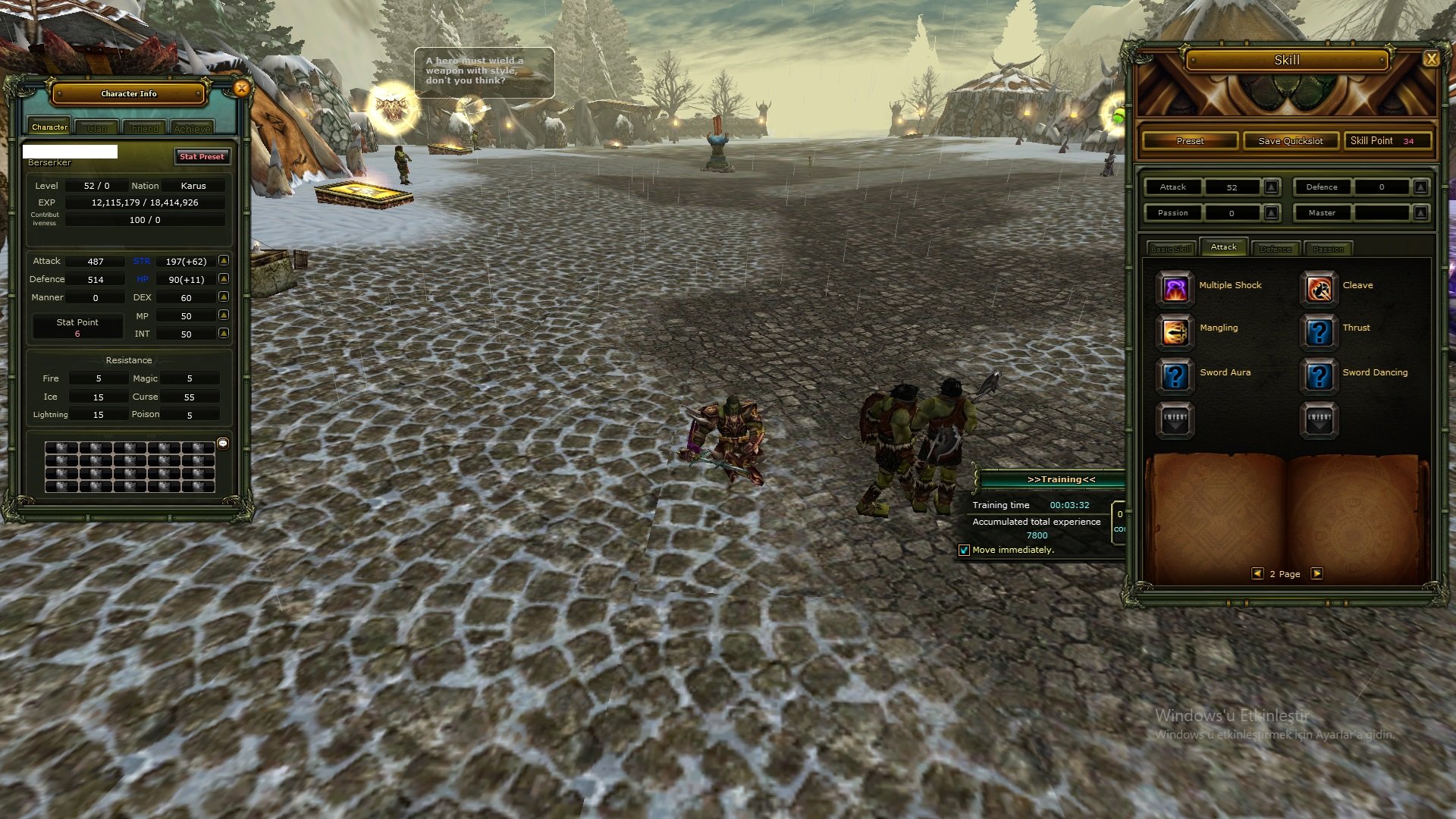Raise the DEX stat by one
The width and height of the screenshot is (1456, 819).
click(x=224, y=297)
